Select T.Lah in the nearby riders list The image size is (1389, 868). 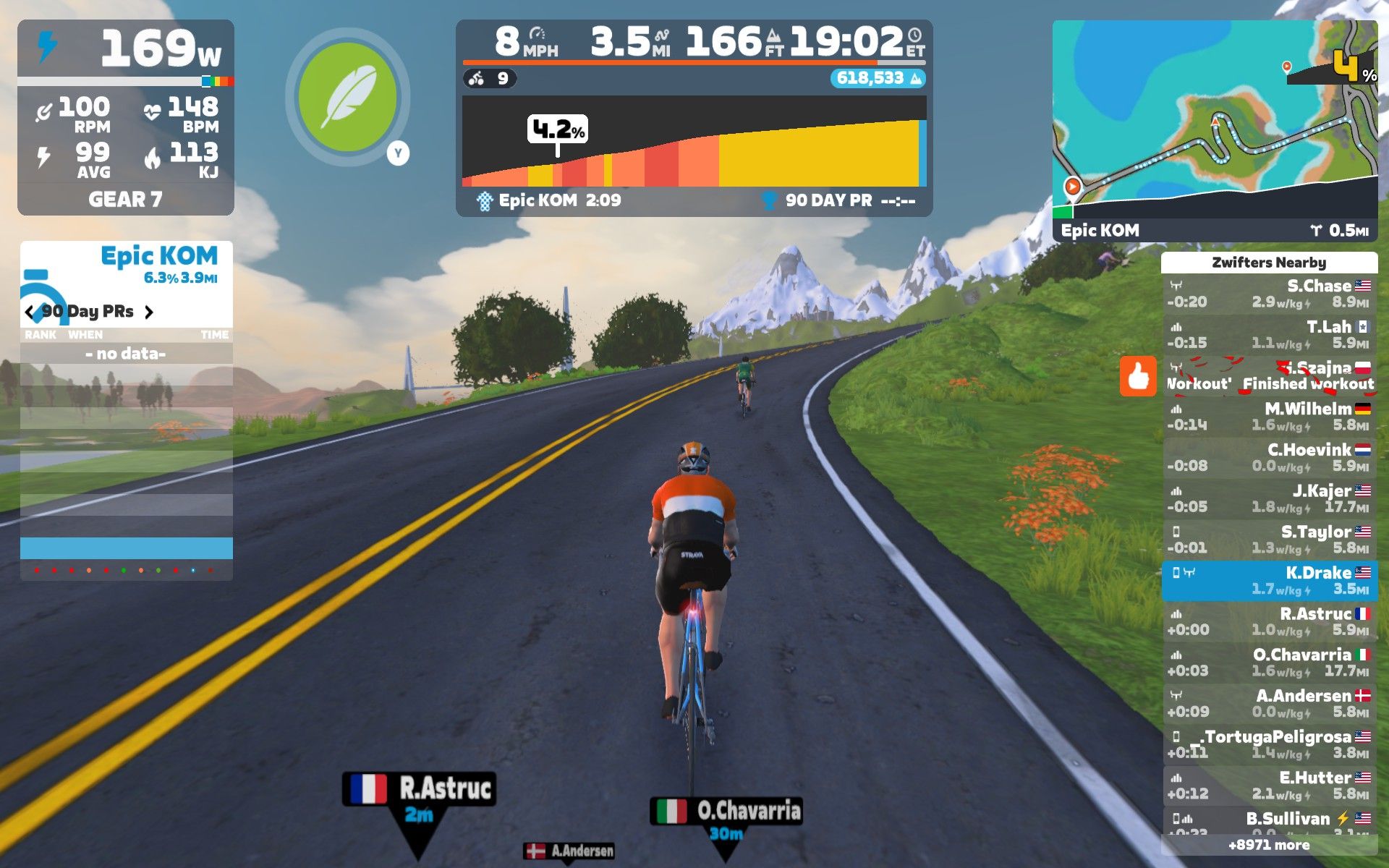tap(1269, 334)
